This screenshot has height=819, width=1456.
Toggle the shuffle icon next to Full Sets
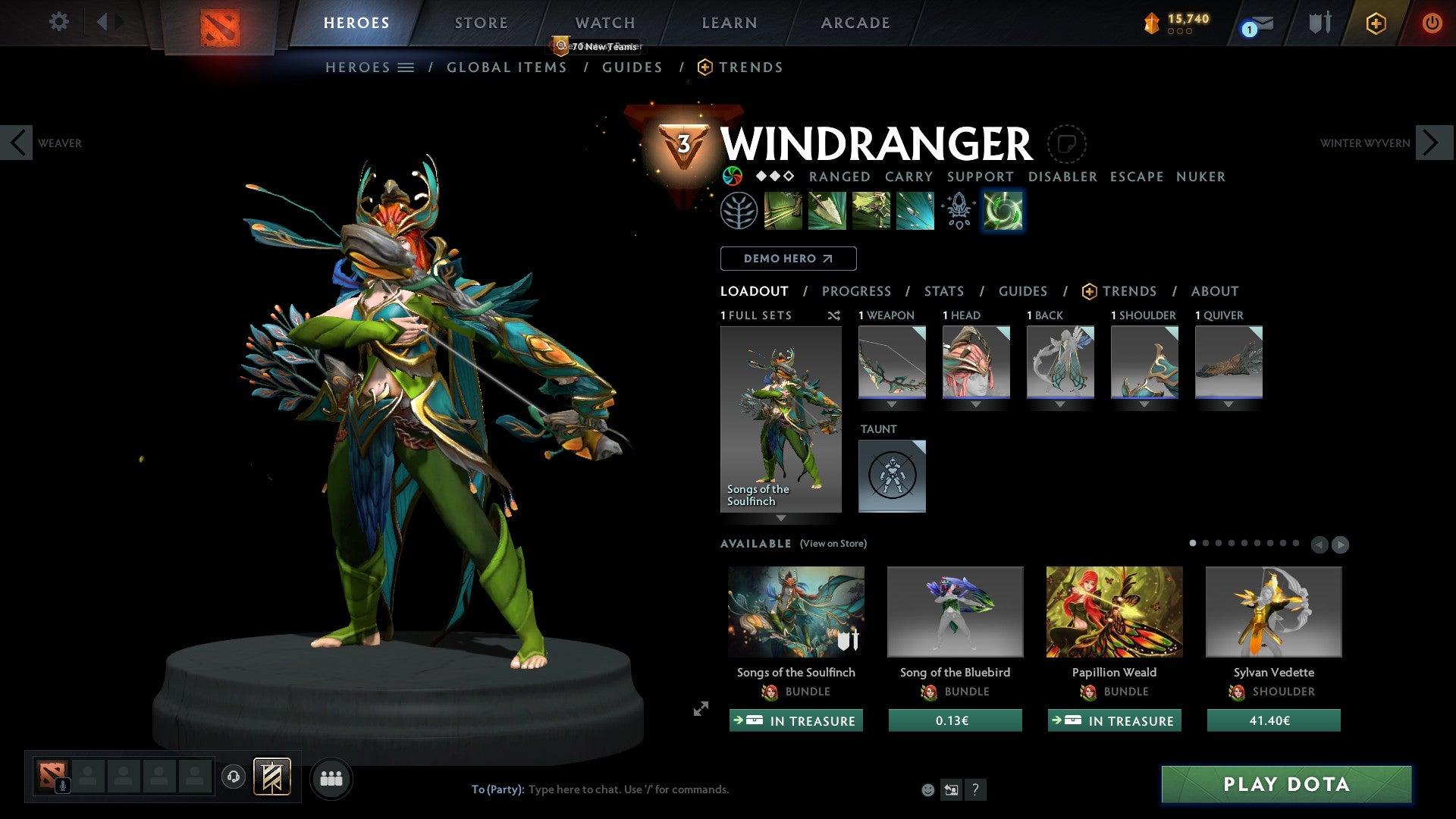coord(834,315)
